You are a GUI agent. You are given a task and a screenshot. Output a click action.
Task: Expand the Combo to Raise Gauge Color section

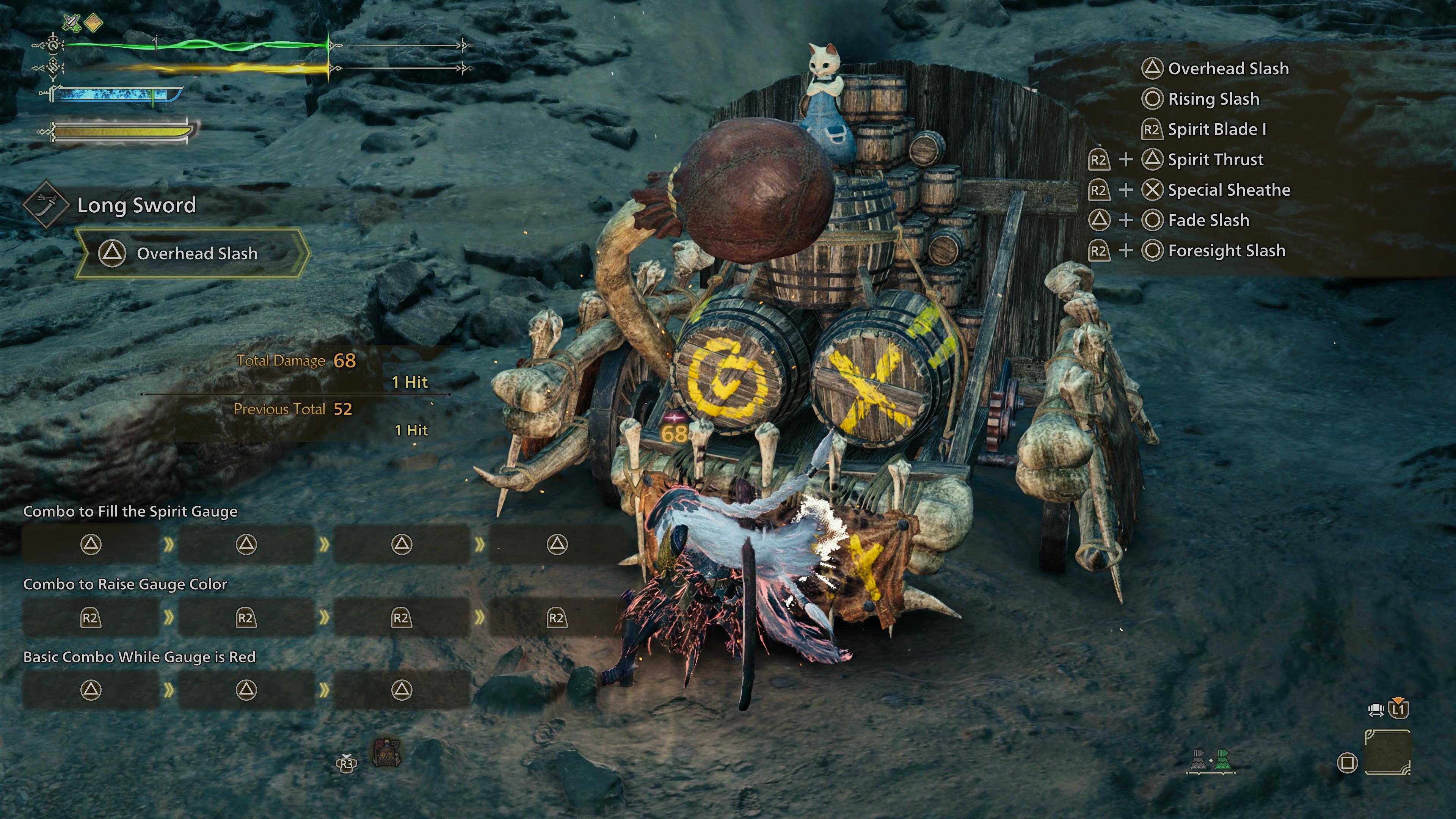point(126,584)
